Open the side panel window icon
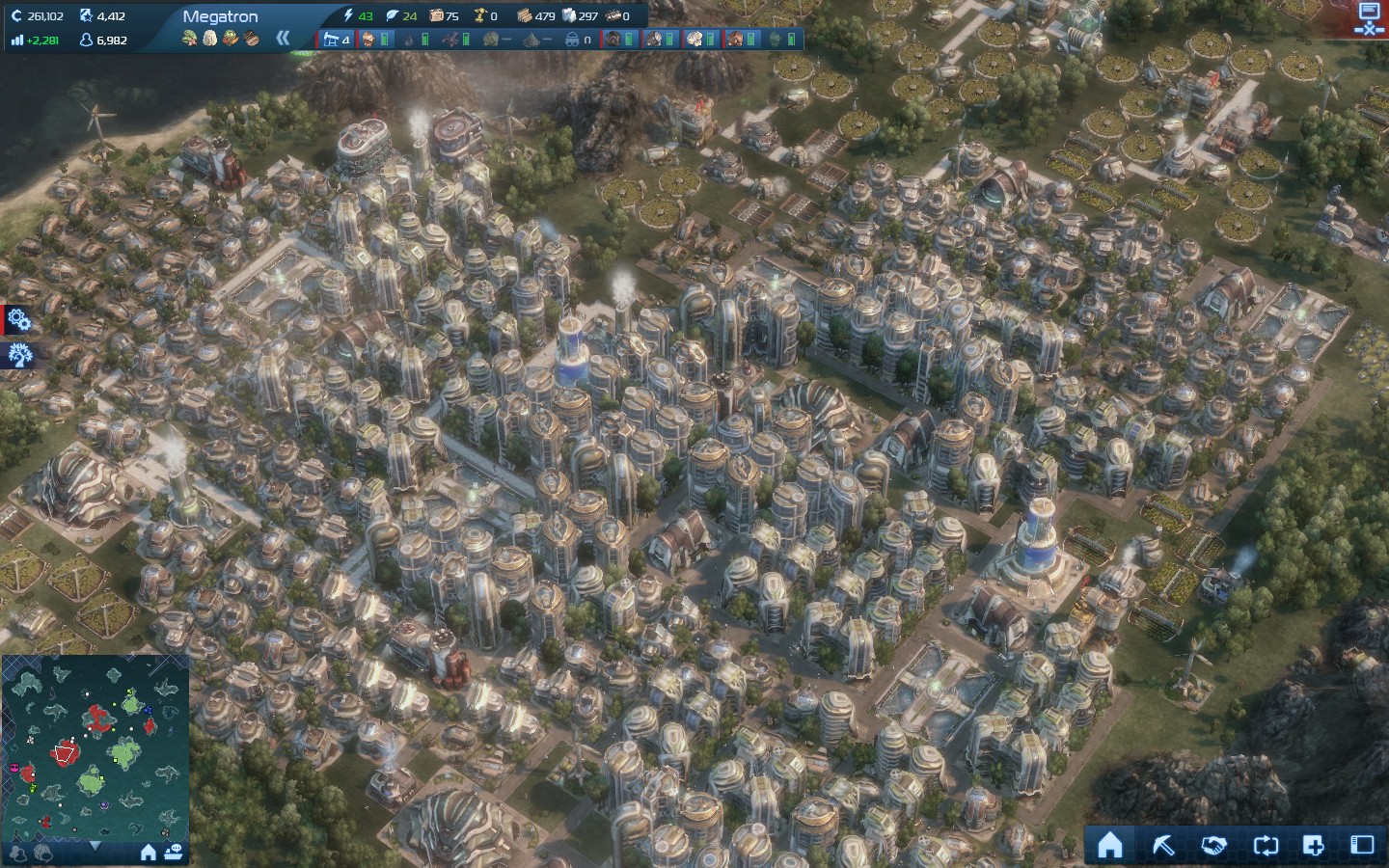The width and height of the screenshot is (1389, 868). 1362,846
